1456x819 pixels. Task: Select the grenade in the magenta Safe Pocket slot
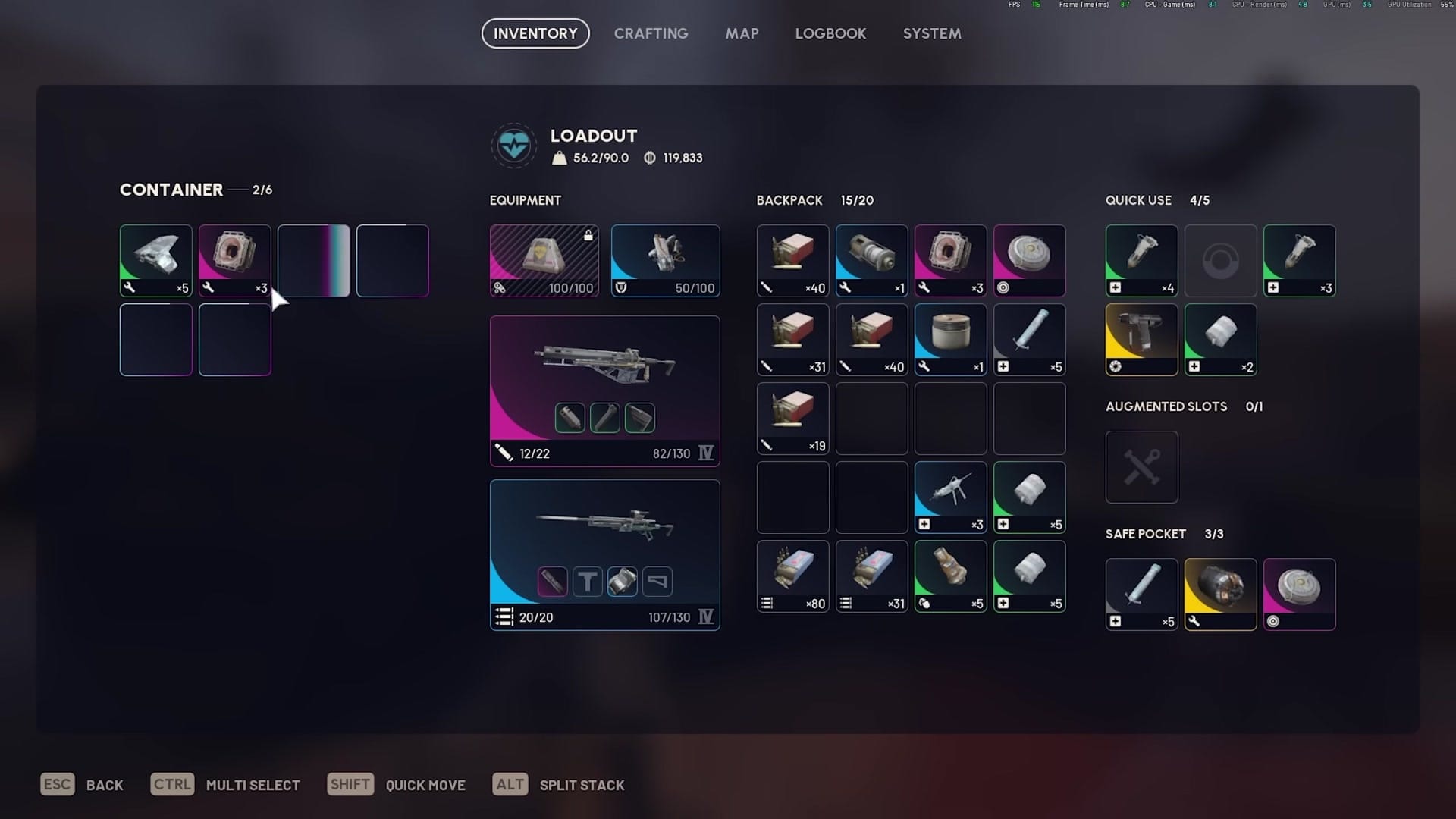pyautogui.click(x=1299, y=594)
